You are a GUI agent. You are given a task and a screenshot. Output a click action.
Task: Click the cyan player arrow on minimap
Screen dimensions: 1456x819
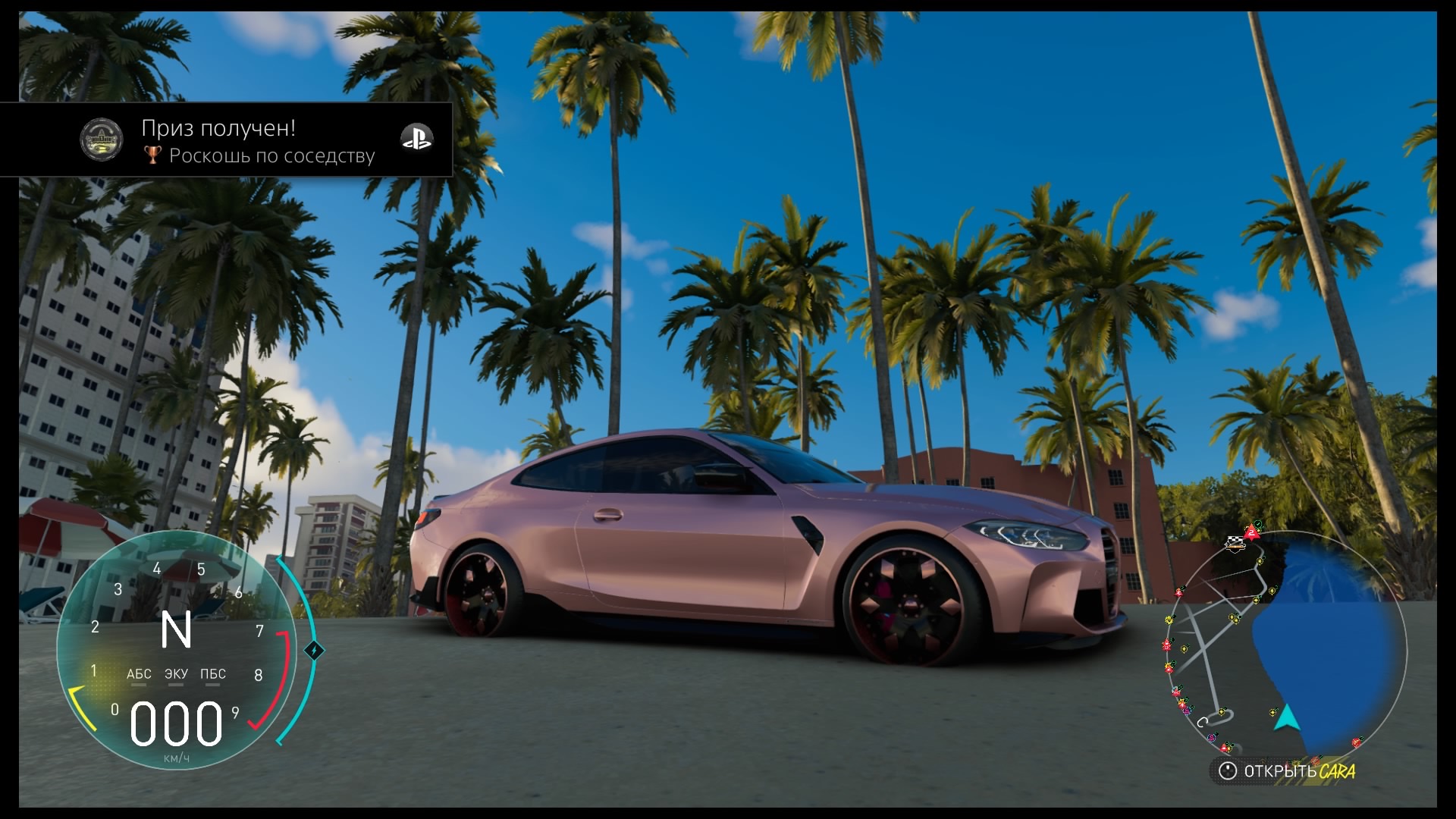[x=1286, y=717]
